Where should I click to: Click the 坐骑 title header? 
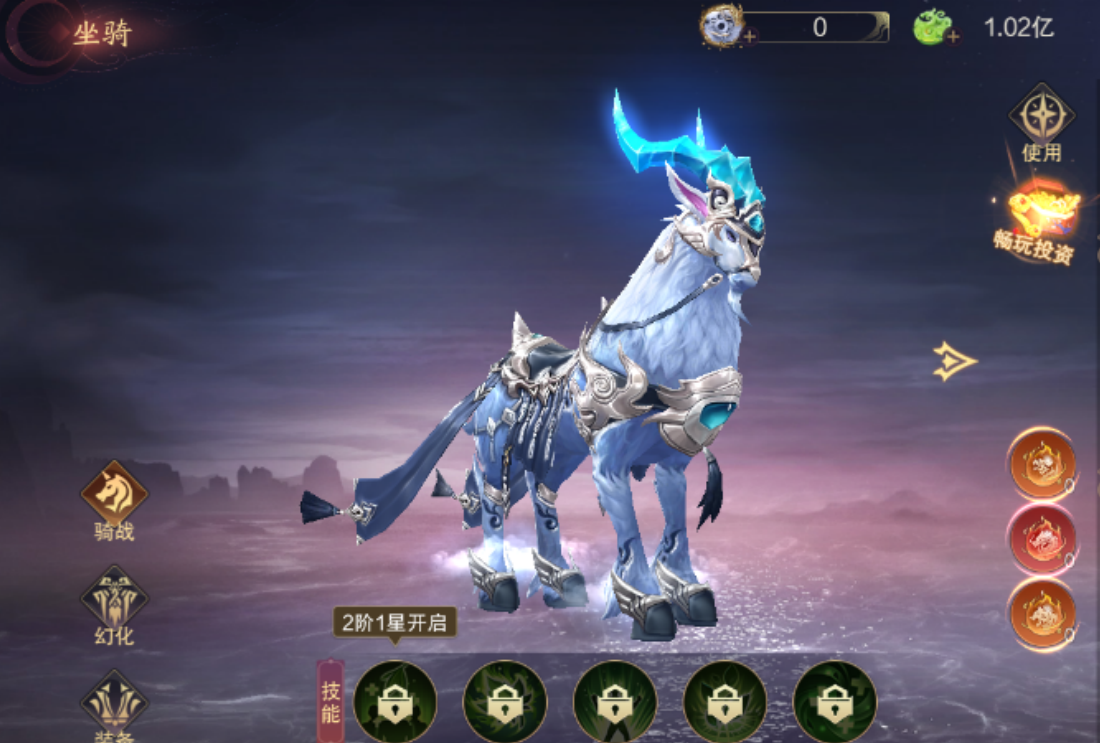pyautogui.click(x=102, y=33)
